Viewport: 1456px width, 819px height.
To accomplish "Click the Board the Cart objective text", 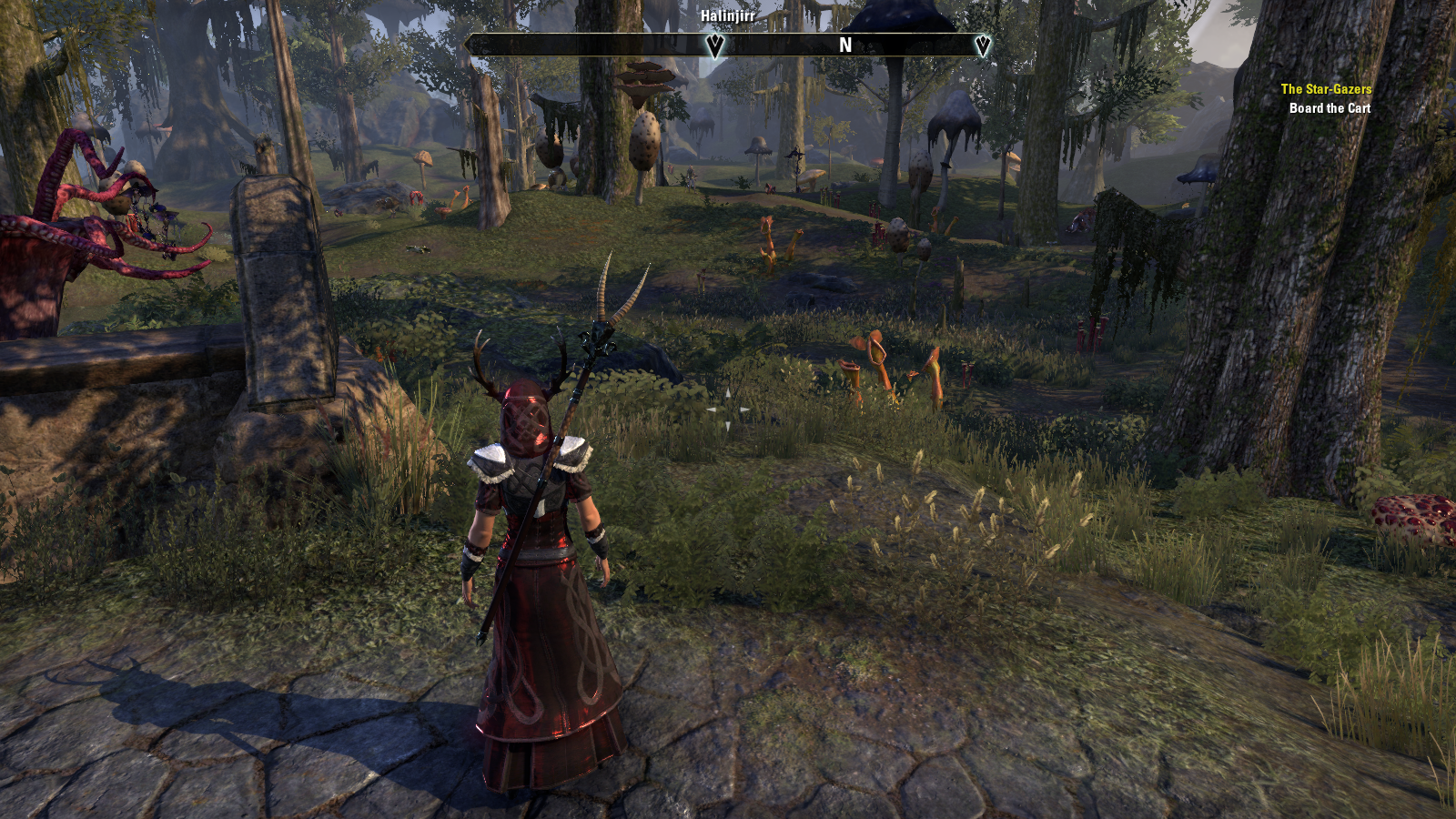I will coord(1330,108).
